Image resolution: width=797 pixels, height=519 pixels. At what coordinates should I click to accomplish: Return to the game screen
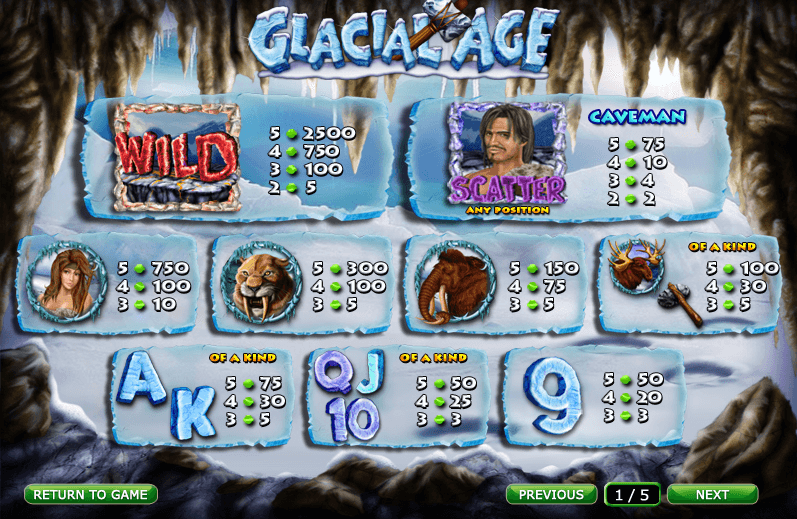coord(91,494)
